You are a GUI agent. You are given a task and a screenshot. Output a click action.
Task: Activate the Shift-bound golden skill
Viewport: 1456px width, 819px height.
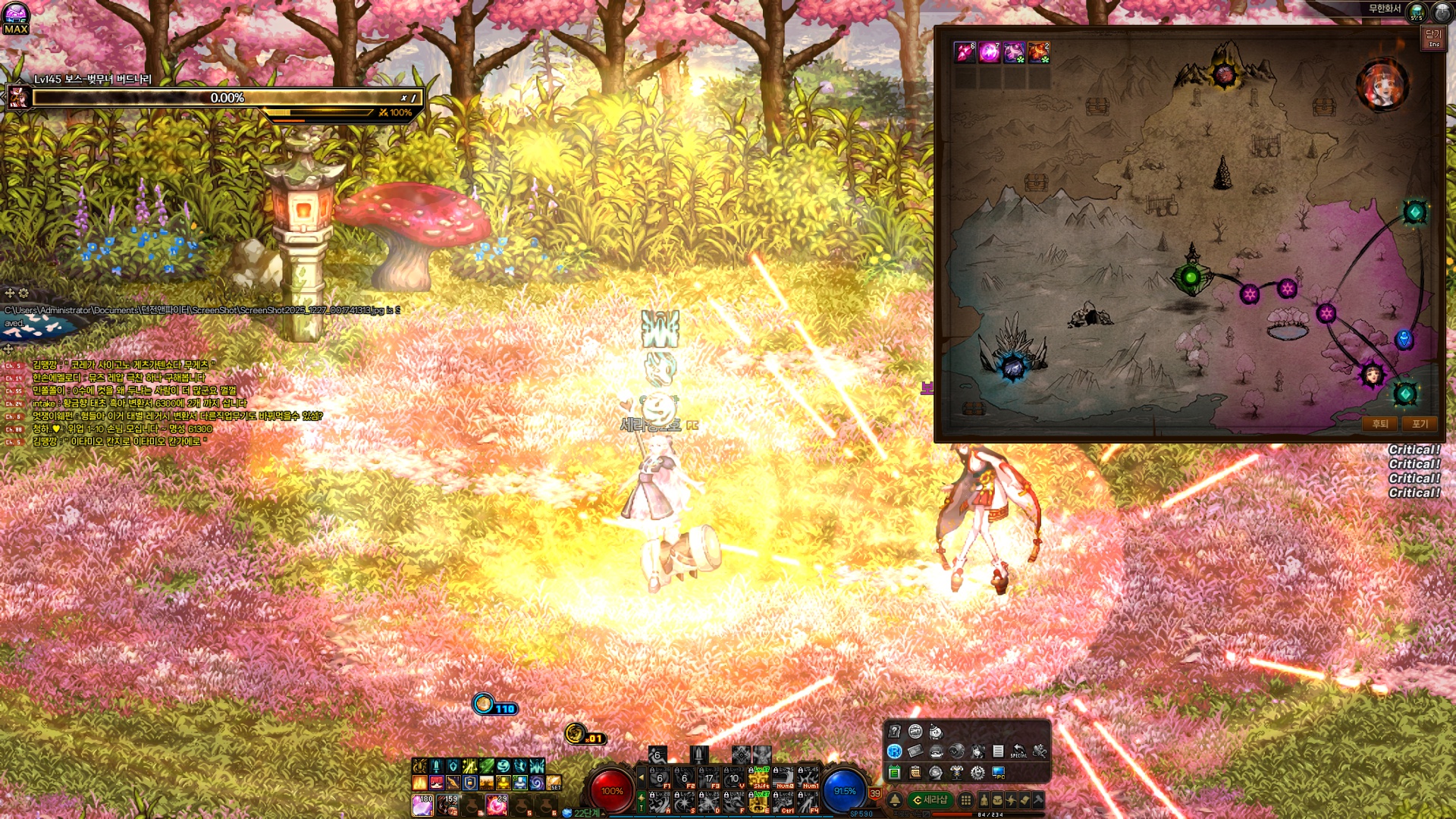click(x=759, y=778)
